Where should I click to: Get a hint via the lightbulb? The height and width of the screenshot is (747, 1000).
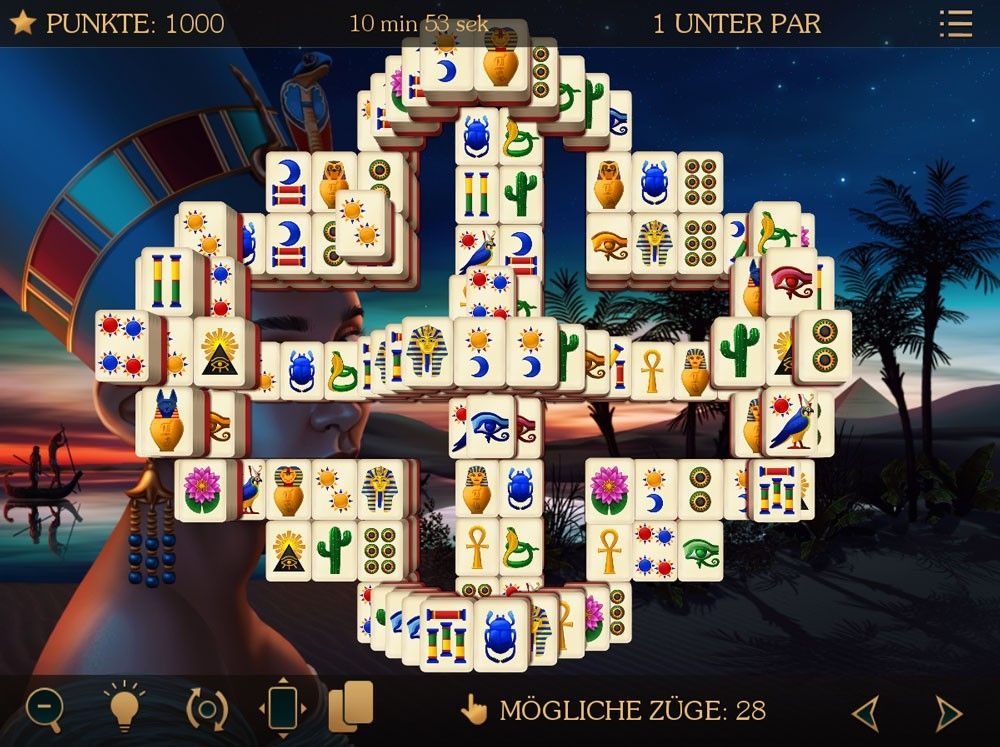[x=124, y=709]
